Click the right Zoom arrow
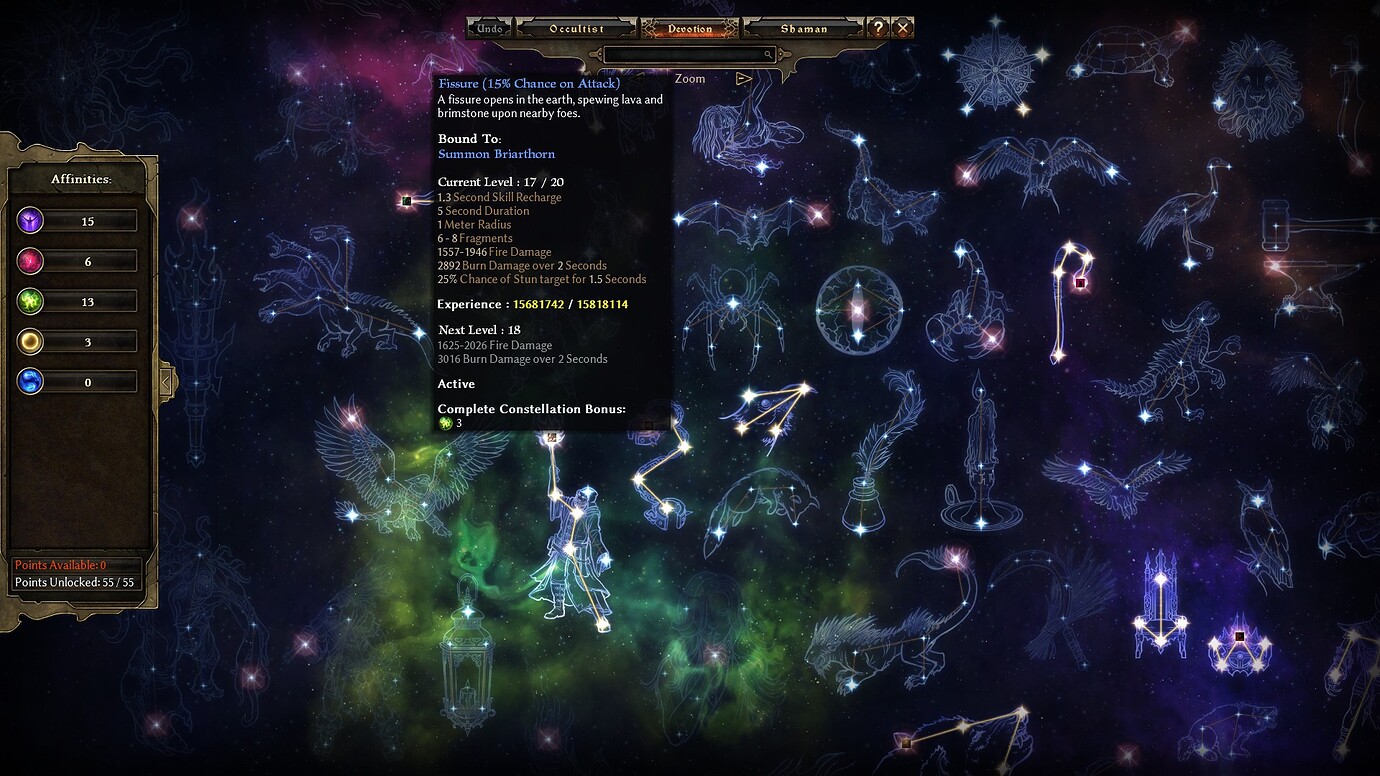Image resolution: width=1380 pixels, height=776 pixels. (x=743, y=78)
